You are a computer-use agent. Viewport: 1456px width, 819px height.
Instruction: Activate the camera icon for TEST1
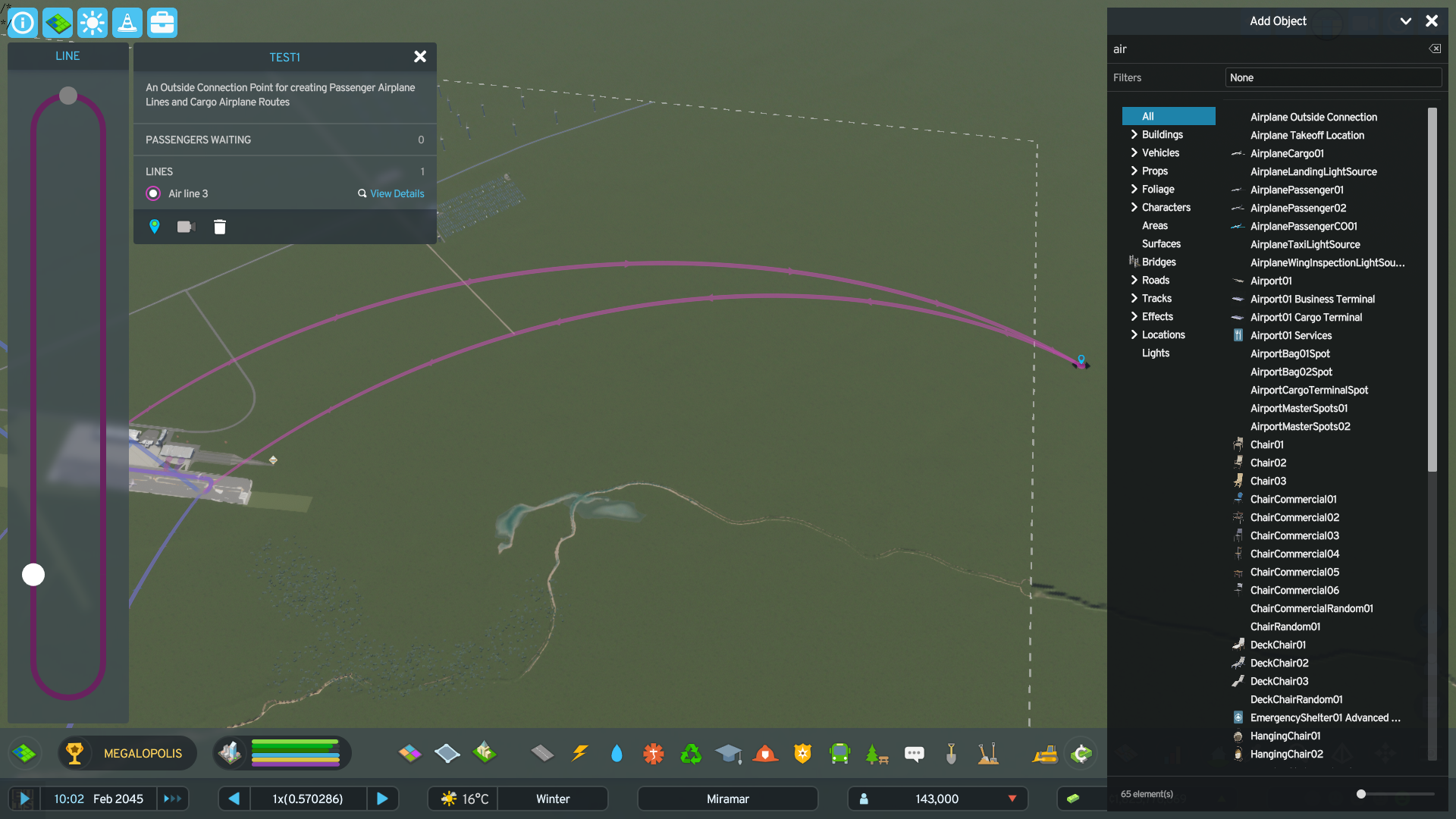click(186, 226)
